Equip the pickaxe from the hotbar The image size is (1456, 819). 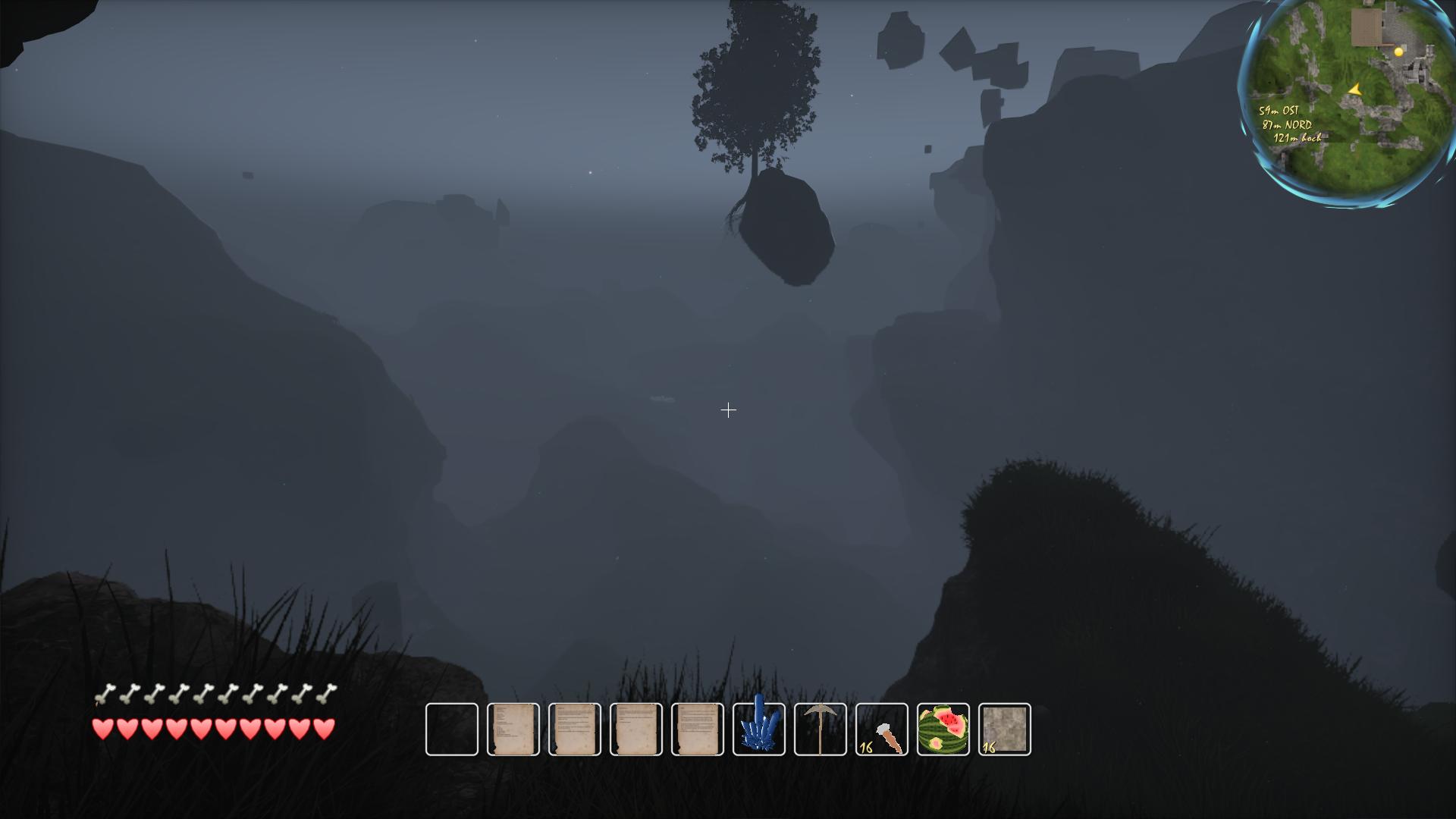tap(821, 730)
